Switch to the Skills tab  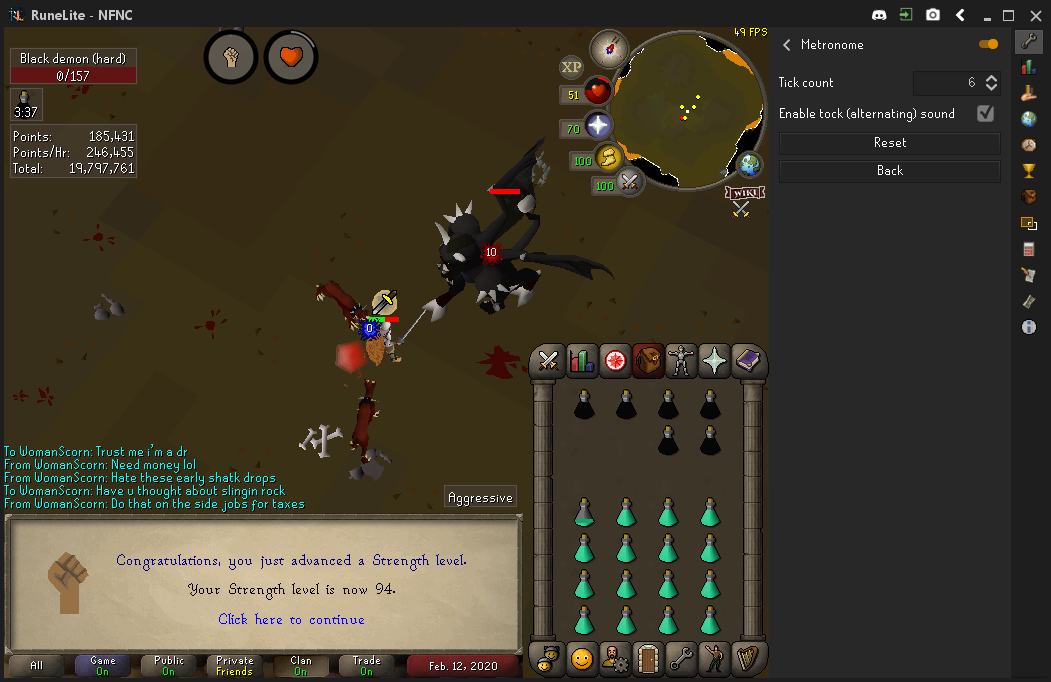click(581, 361)
